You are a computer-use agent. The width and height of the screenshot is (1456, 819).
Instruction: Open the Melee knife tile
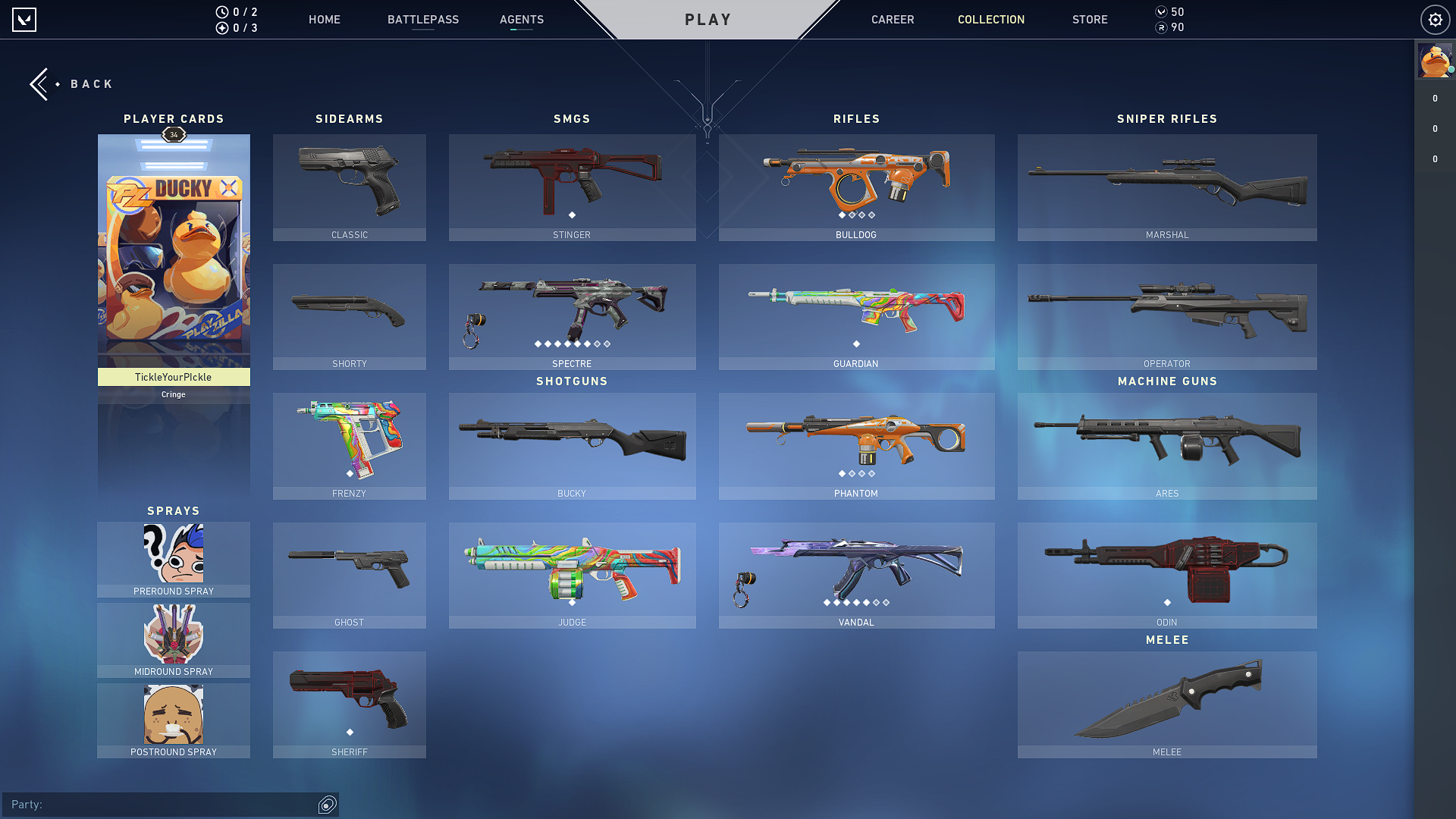click(1167, 704)
